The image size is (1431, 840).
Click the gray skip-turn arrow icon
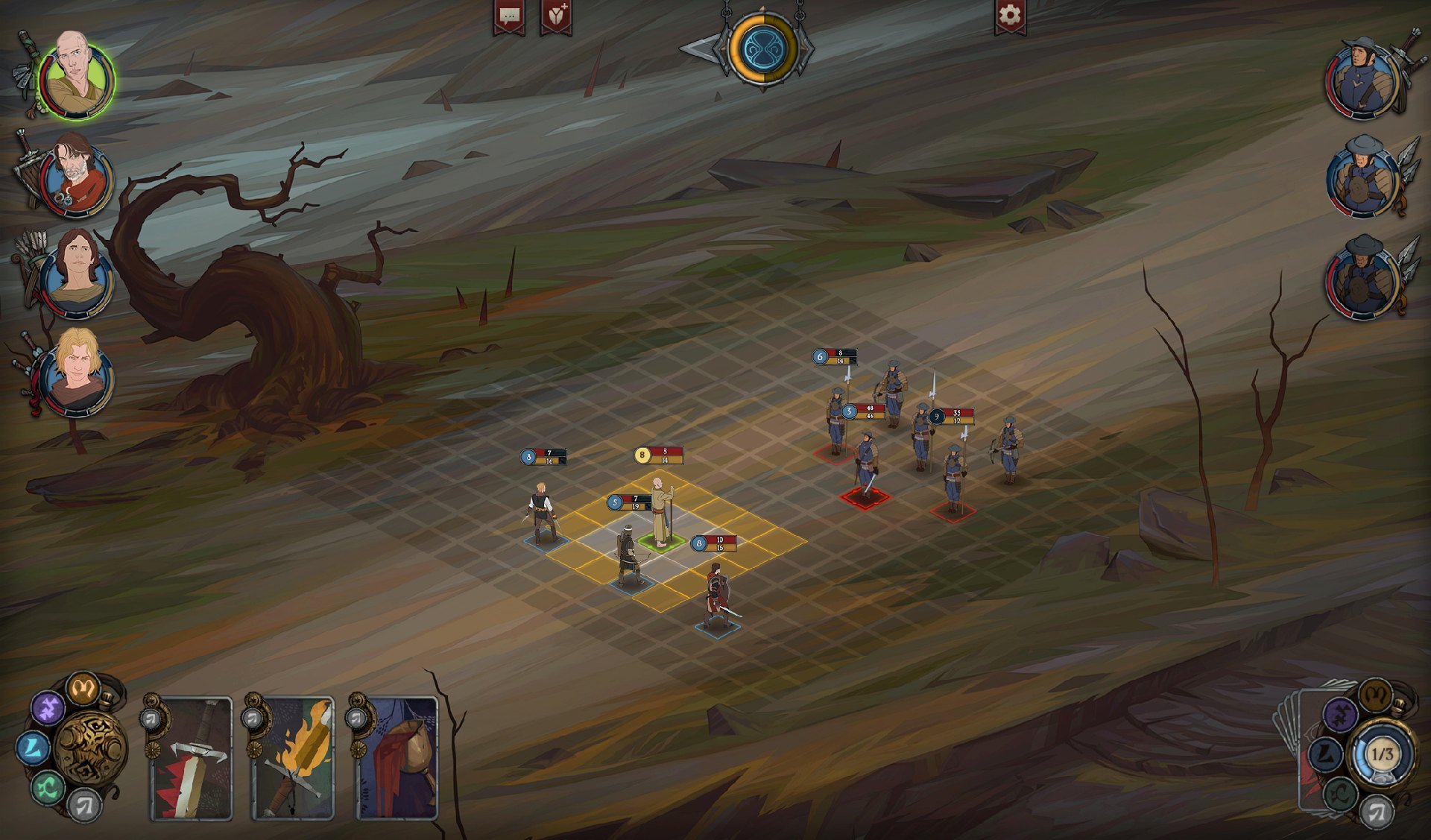[86, 806]
